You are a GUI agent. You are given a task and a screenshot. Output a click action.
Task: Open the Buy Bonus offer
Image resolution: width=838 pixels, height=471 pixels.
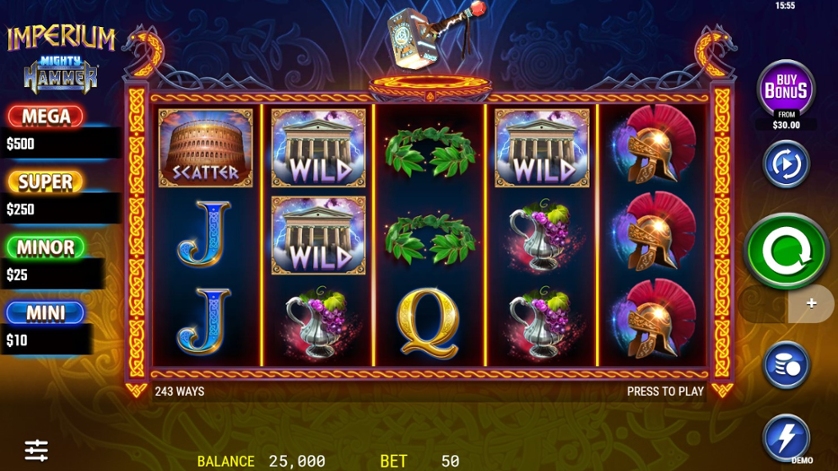(x=786, y=90)
